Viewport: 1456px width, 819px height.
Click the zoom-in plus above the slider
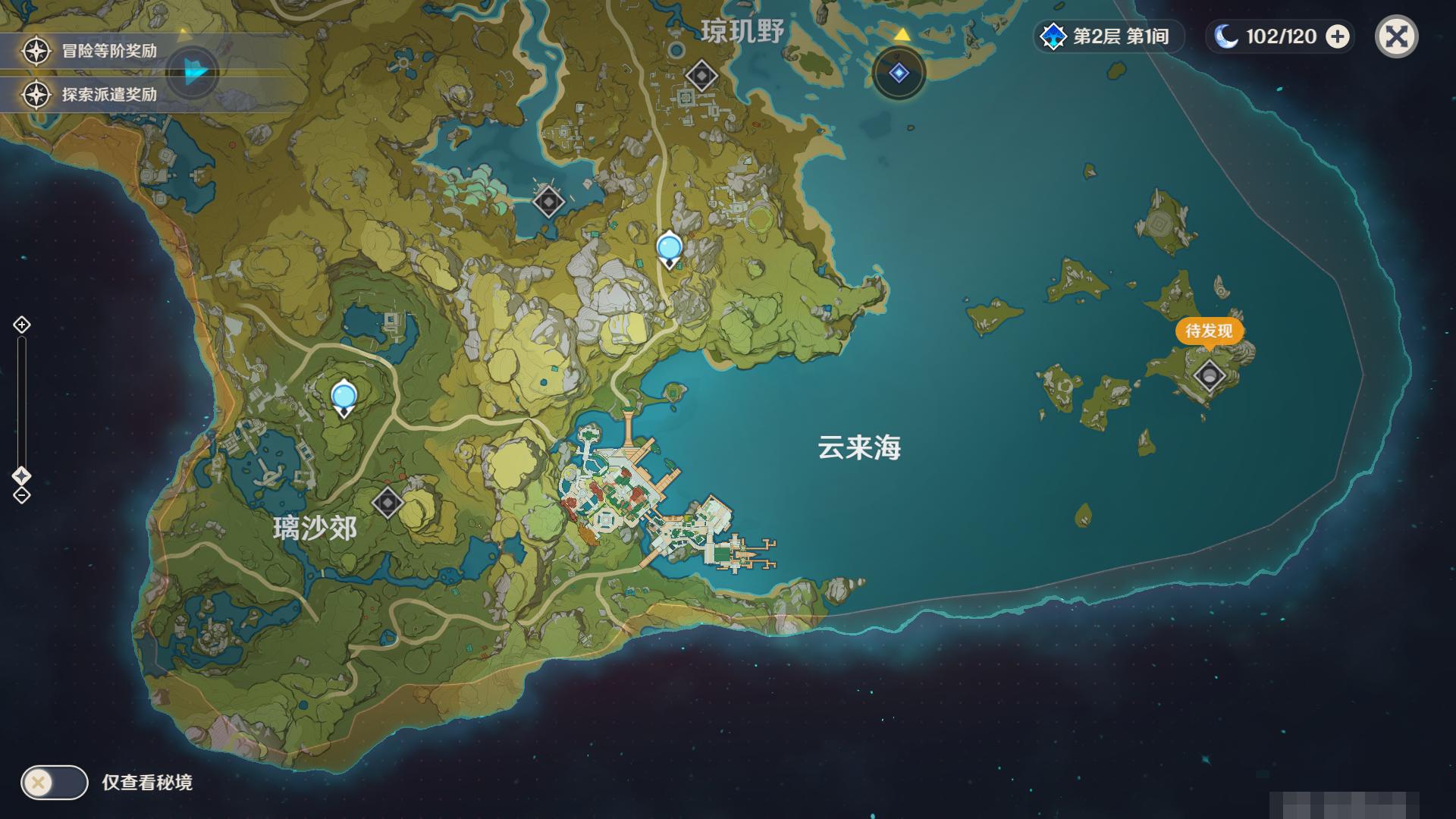click(20, 325)
